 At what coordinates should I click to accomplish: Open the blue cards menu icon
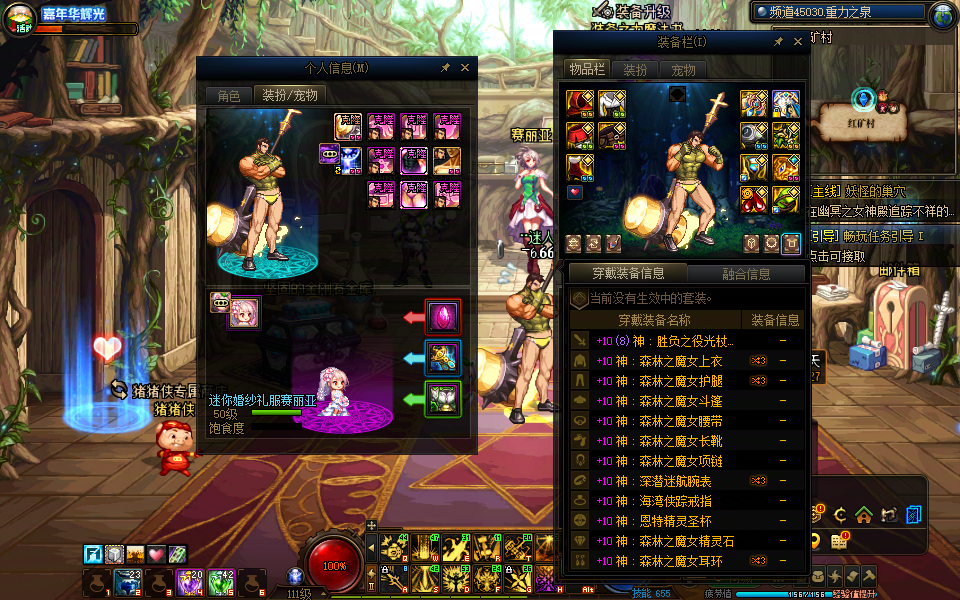[913, 515]
